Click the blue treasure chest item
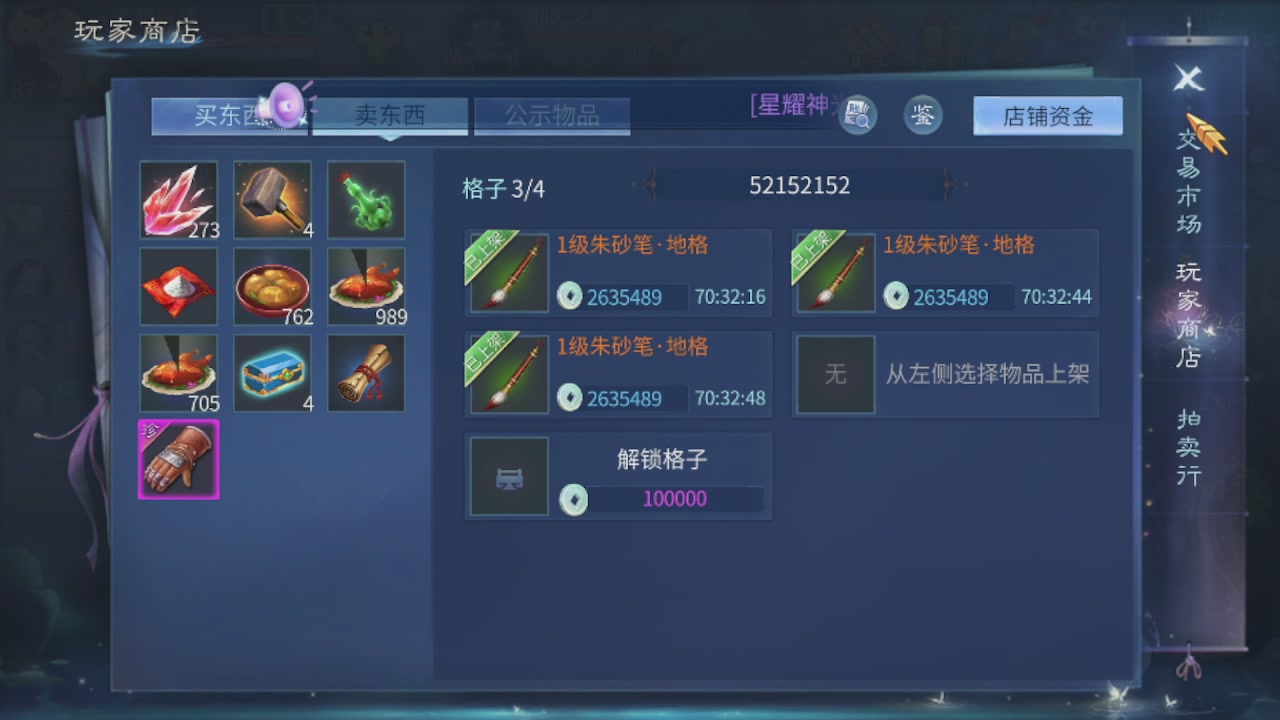This screenshot has height=720, width=1280. (272, 373)
